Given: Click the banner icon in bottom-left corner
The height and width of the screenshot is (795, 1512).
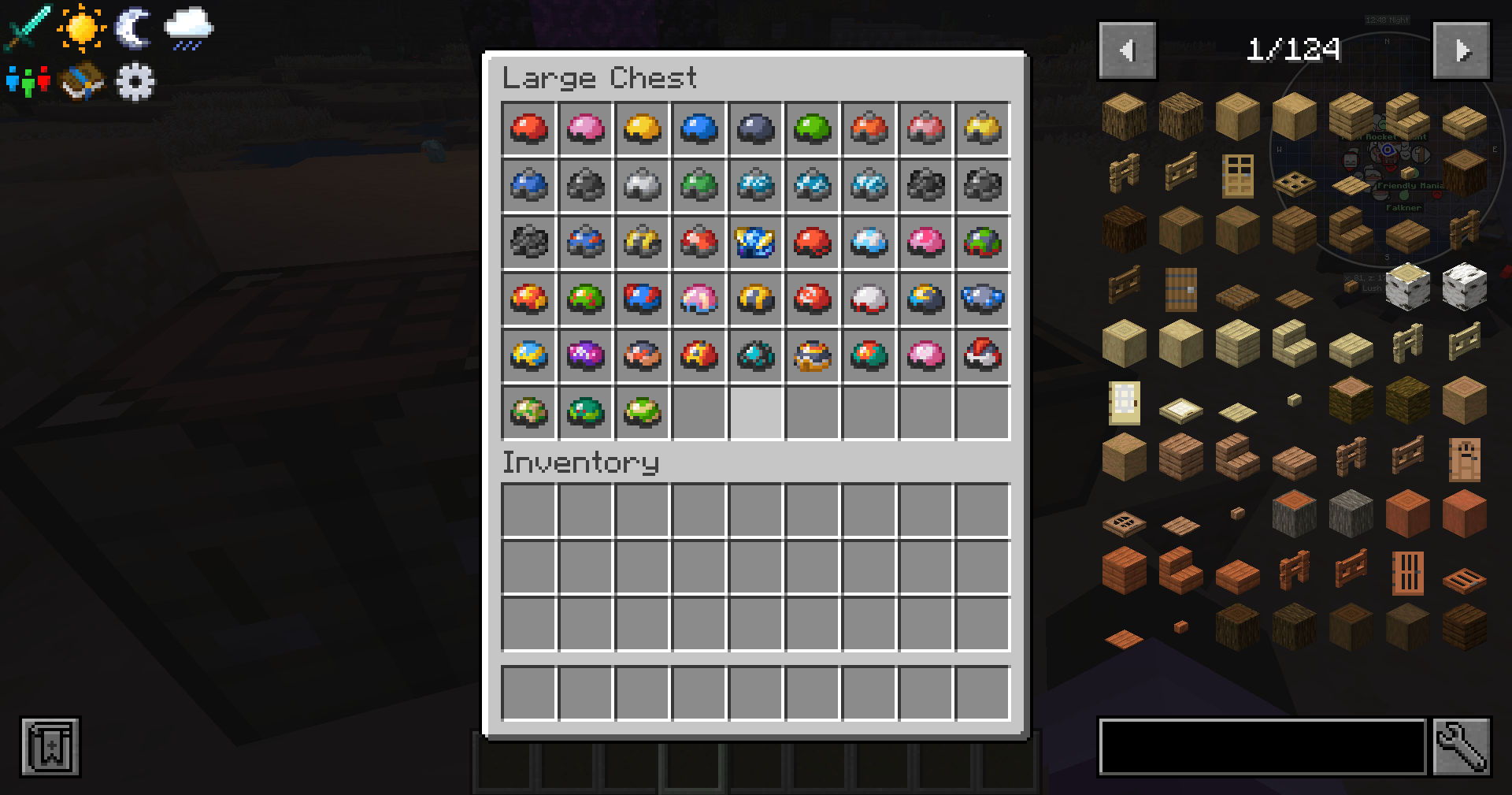Looking at the screenshot, I should 50,748.
